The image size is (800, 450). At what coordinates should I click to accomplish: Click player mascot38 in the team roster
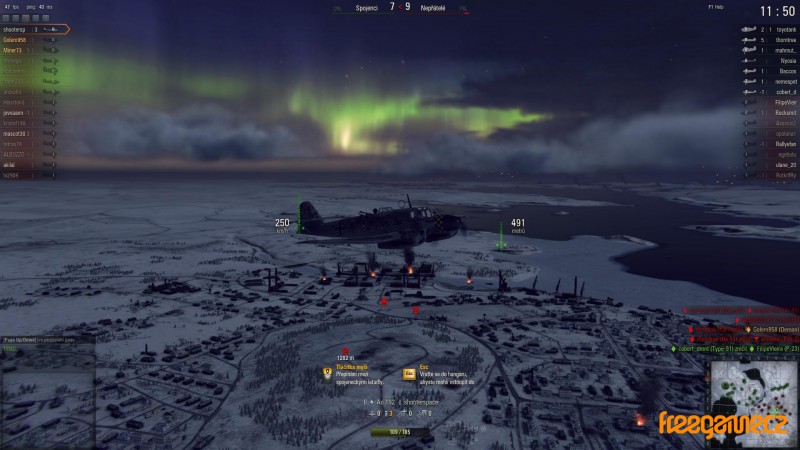pyautogui.click(x=14, y=133)
